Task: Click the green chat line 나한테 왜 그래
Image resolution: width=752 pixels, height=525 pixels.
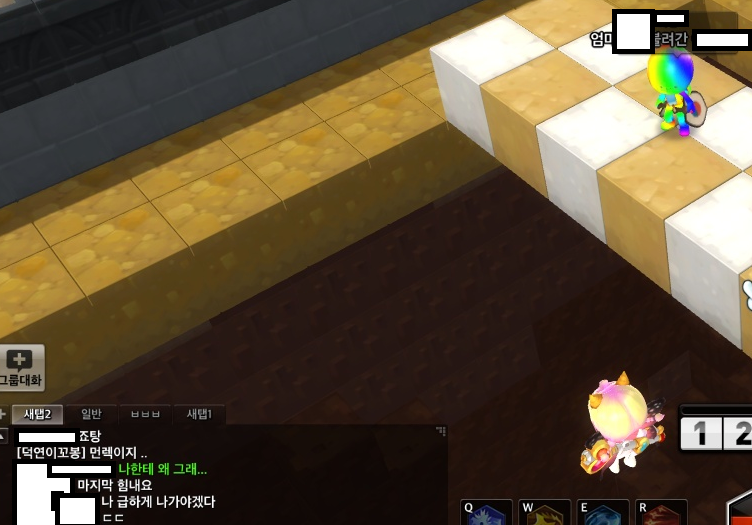Action: point(163,469)
